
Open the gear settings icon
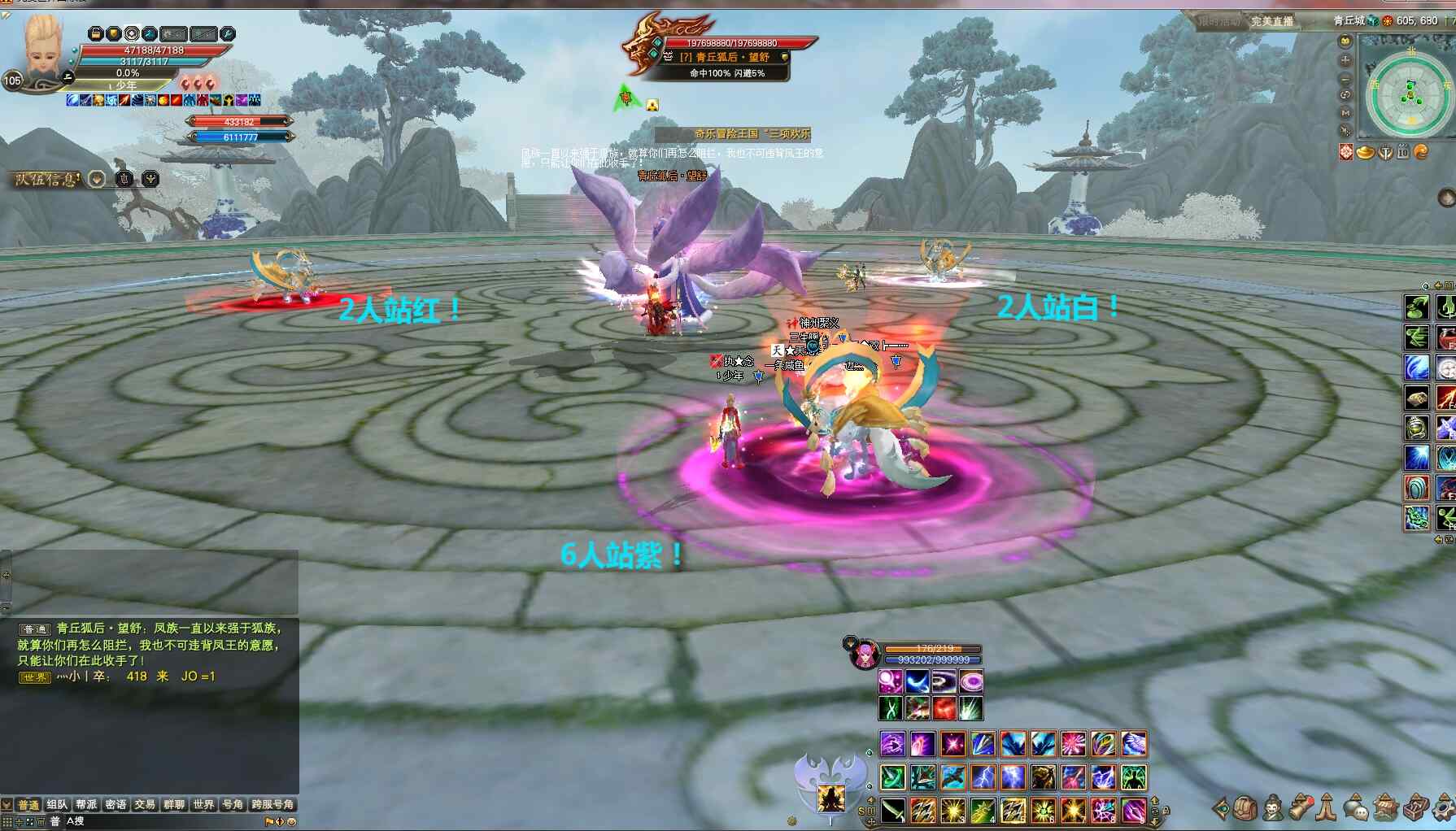[1444, 808]
